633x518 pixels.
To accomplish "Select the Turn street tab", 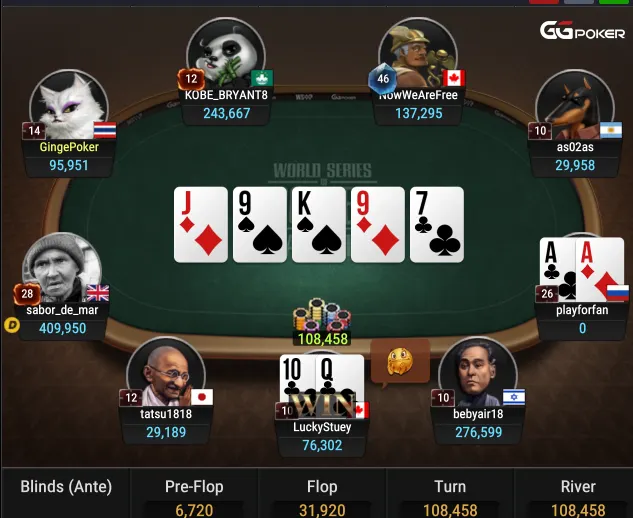I will pos(450,495).
